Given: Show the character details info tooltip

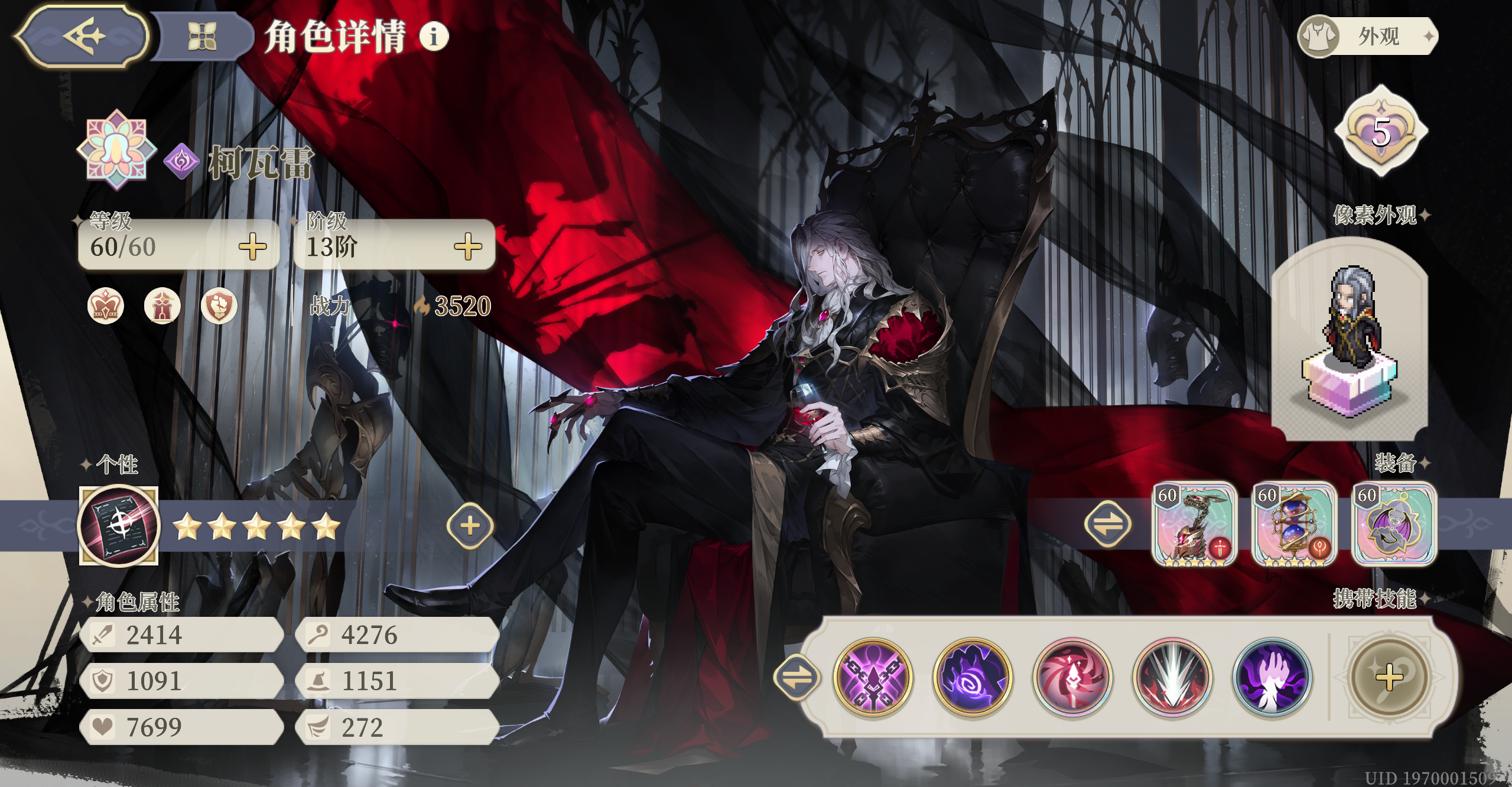Looking at the screenshot, I should [x=434, y=37].
